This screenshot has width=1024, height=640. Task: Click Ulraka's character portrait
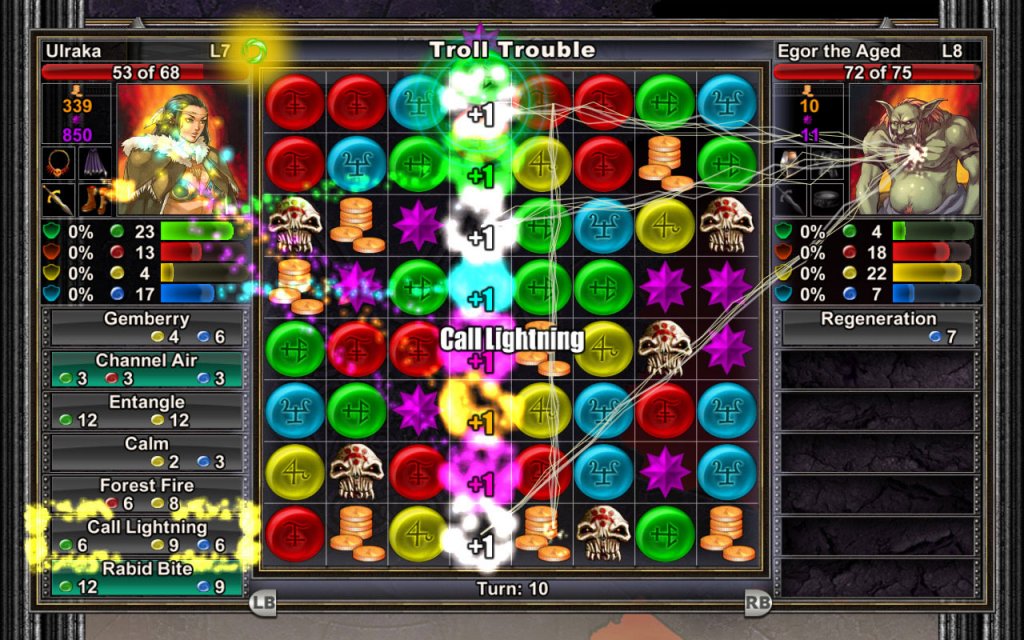179,149
